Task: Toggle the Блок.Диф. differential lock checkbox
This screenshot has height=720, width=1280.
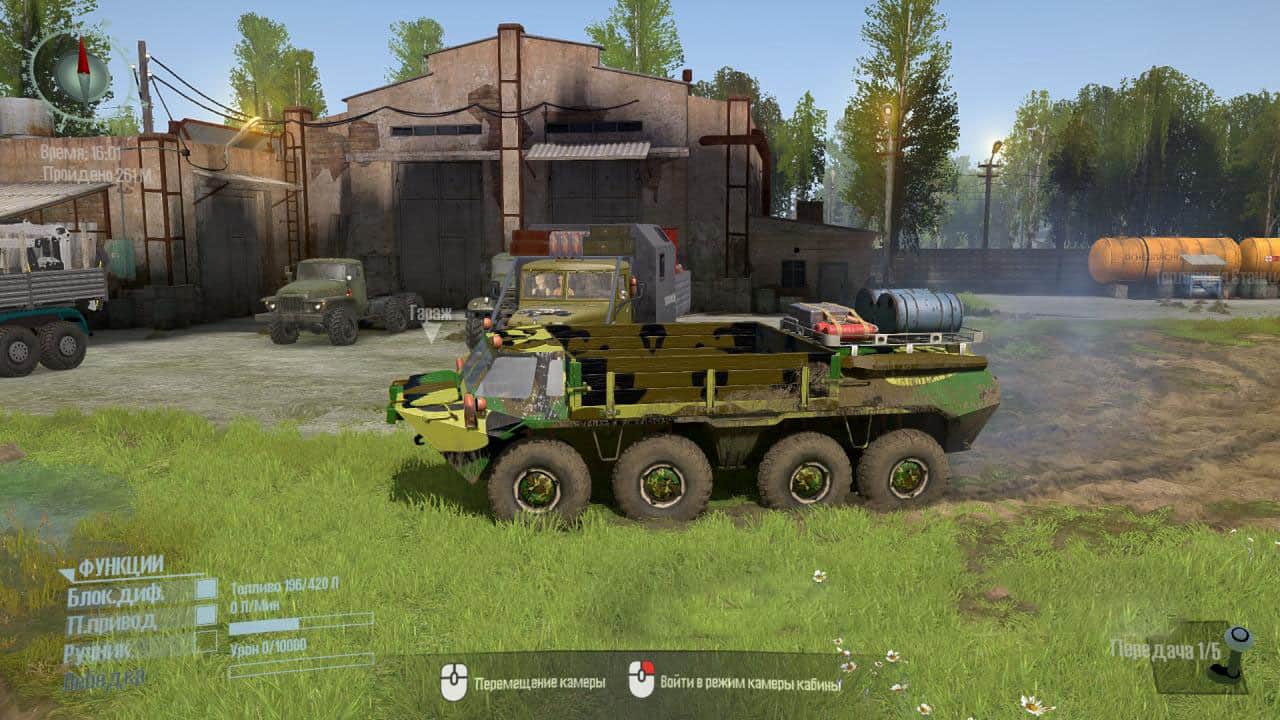Action: pyautogui.click(x=206, y=589)
